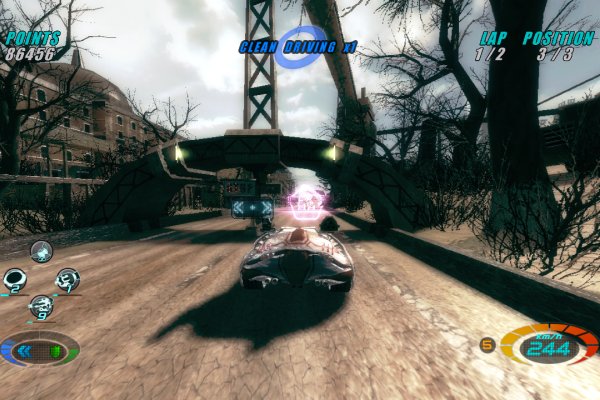This screenshot has width=600, height=400.
Task: Use the power-up icon showing count 1
Action: point(67,280)
